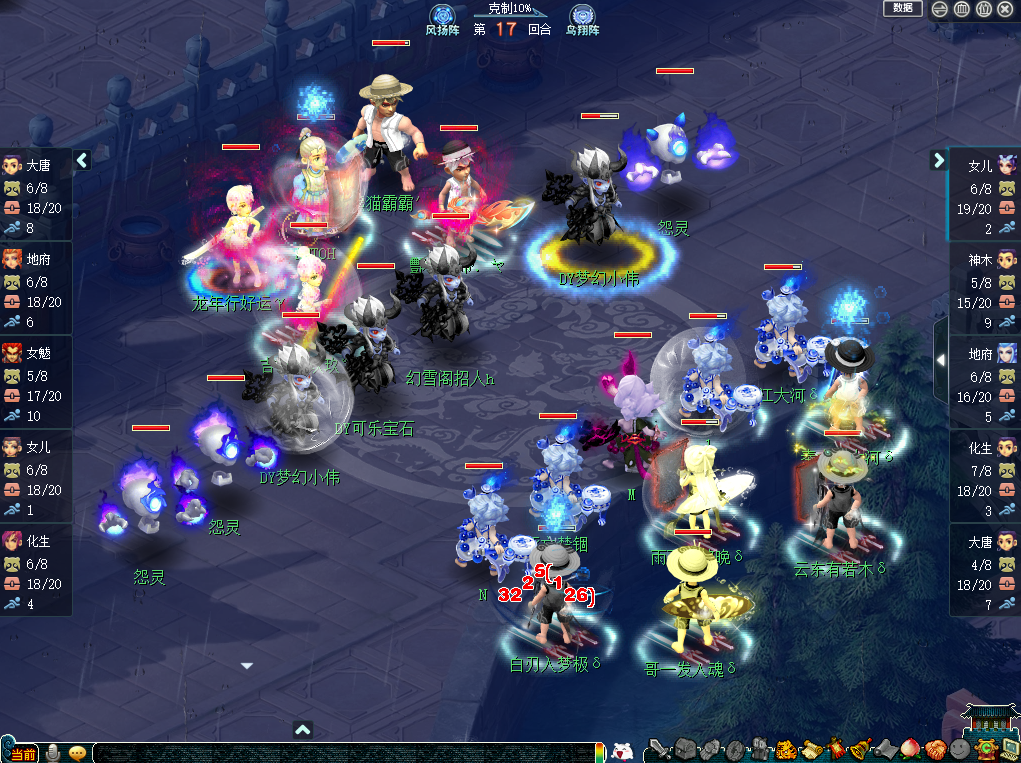Collapse the left team panel arrow

coord(83,159)
